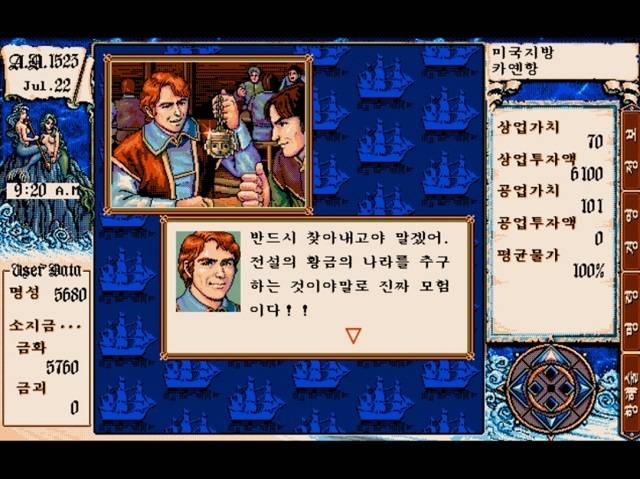This screenshot has width=640, height=479.
Task: Advance dialogue with the red triangle arrow
Action: click(x=352, y=336)
